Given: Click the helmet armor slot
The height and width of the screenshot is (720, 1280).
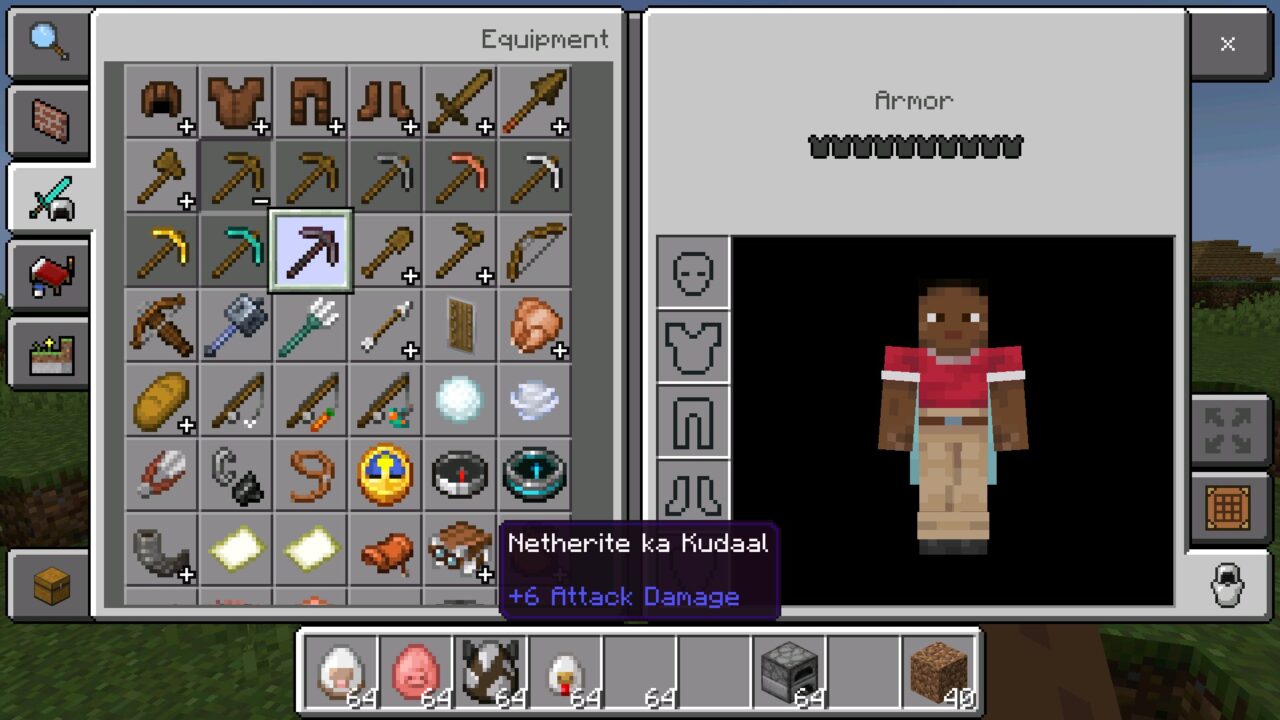Looking at the screenshot, I should (694, 272).
